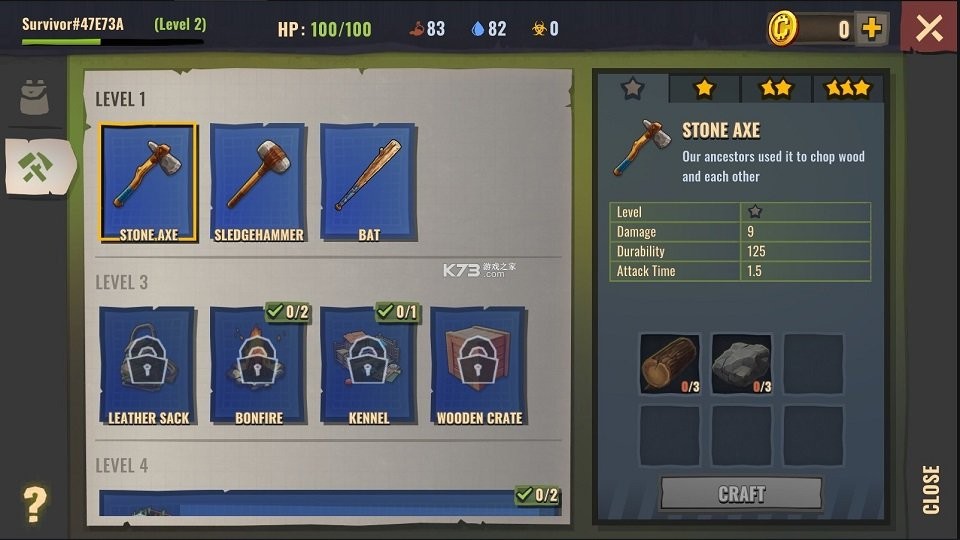Select the Bat blueprint
This screenshot has width=960, height=540.
tap(368, 182)
